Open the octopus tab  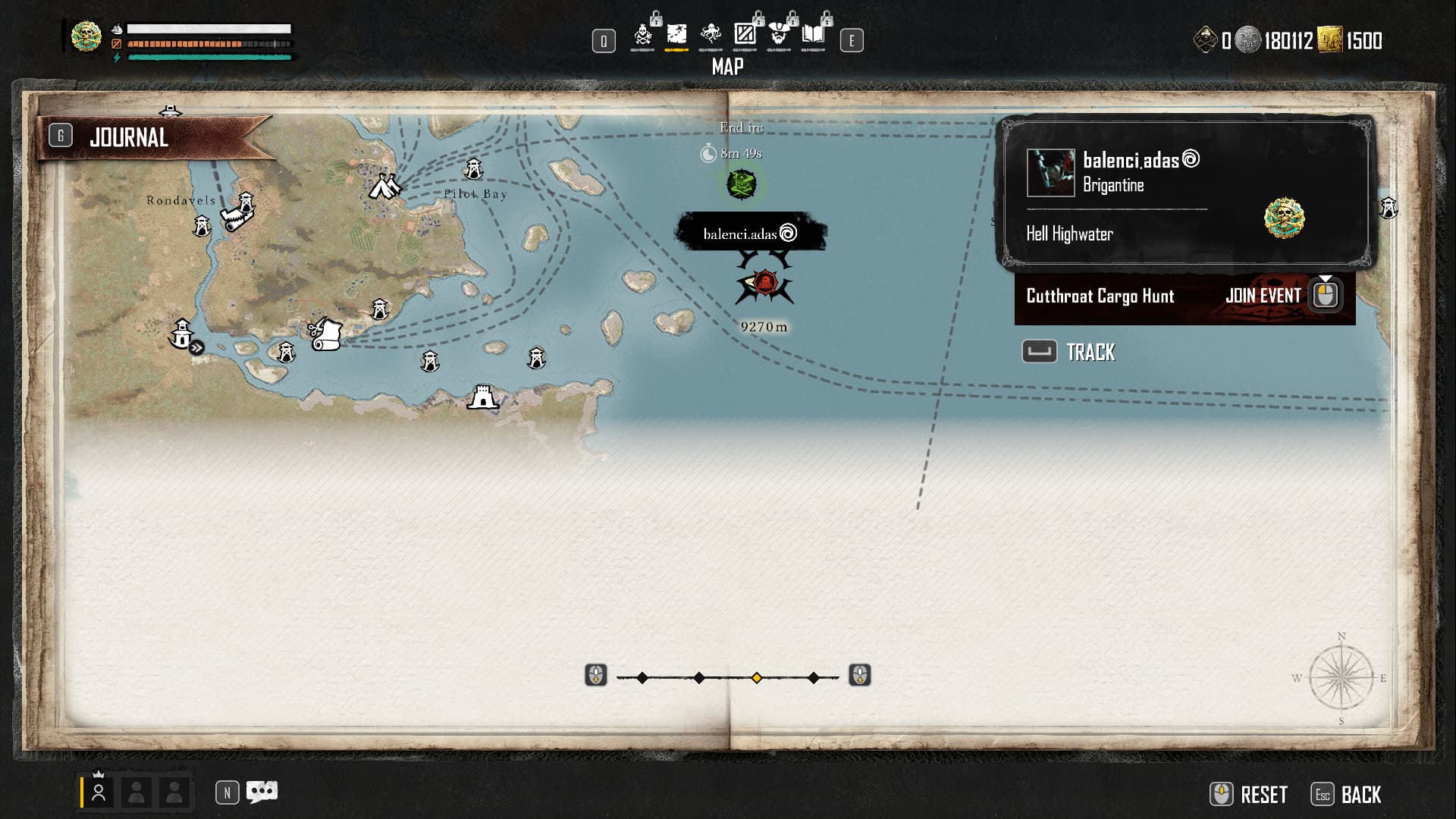click(711, 34)
